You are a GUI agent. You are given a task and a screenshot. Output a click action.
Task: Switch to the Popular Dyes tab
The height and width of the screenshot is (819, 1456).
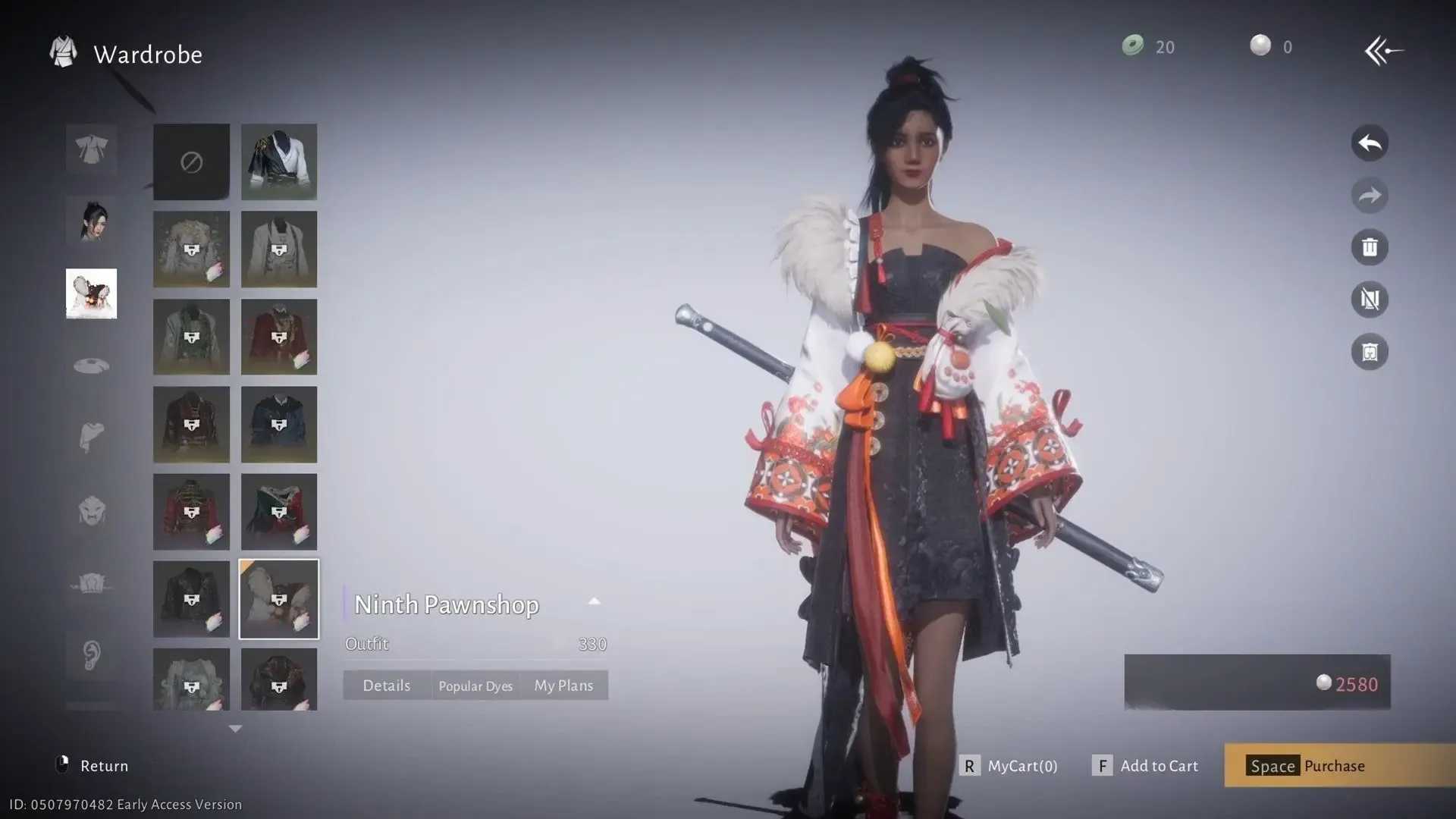point(475,685)
